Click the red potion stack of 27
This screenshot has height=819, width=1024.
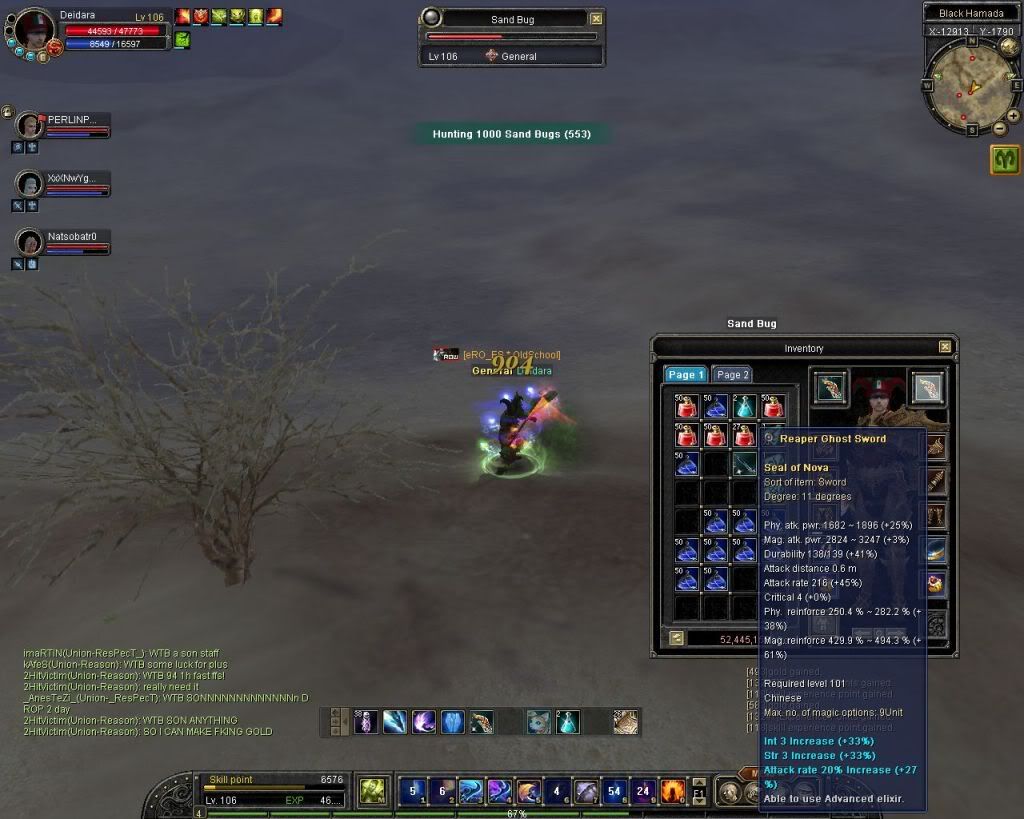point(743,435)
